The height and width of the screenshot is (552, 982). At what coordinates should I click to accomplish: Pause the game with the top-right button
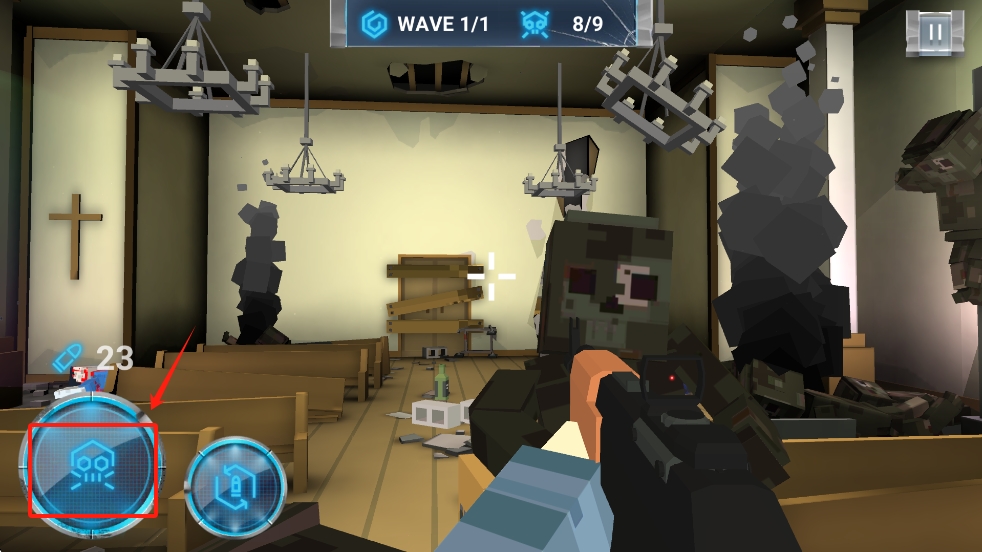[935, 32]
